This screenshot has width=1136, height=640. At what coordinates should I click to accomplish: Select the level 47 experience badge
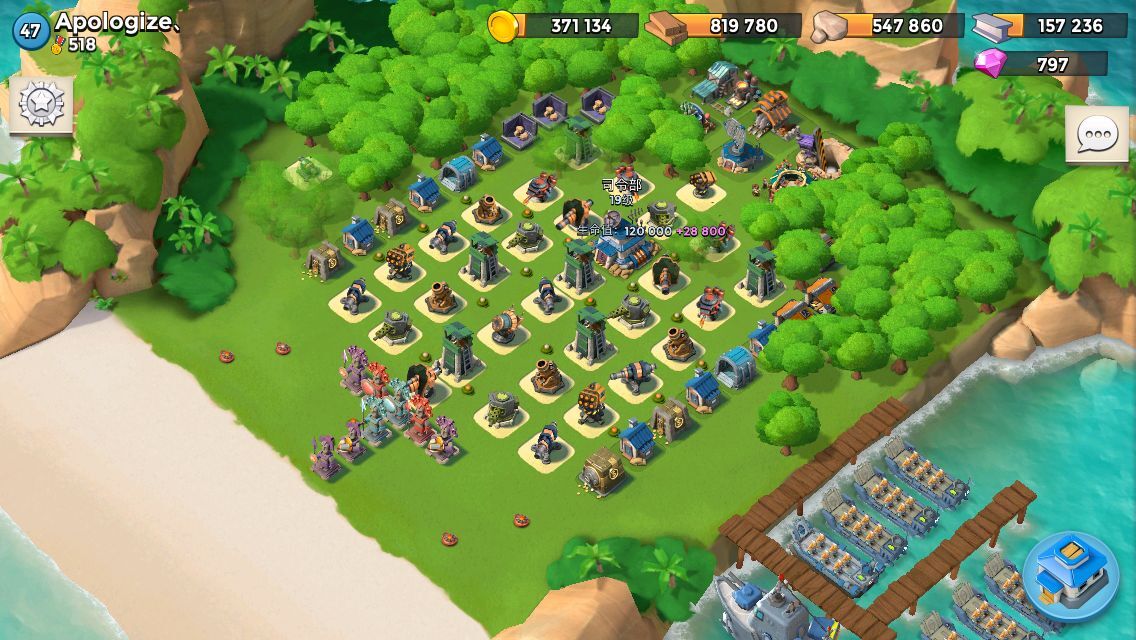point(30,31)
